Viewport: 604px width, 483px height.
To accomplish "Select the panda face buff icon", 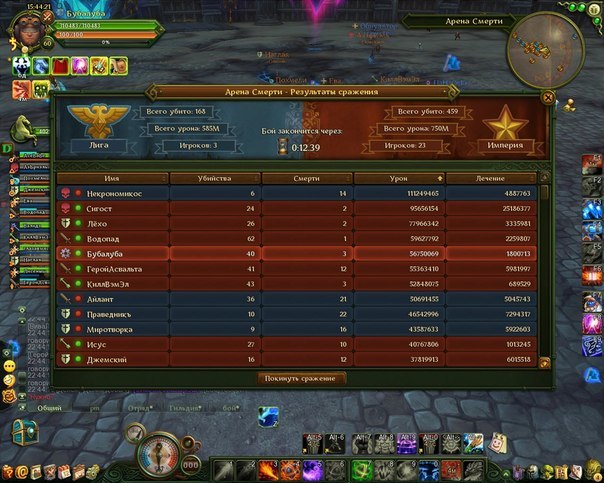I will (x=20, y=65).
